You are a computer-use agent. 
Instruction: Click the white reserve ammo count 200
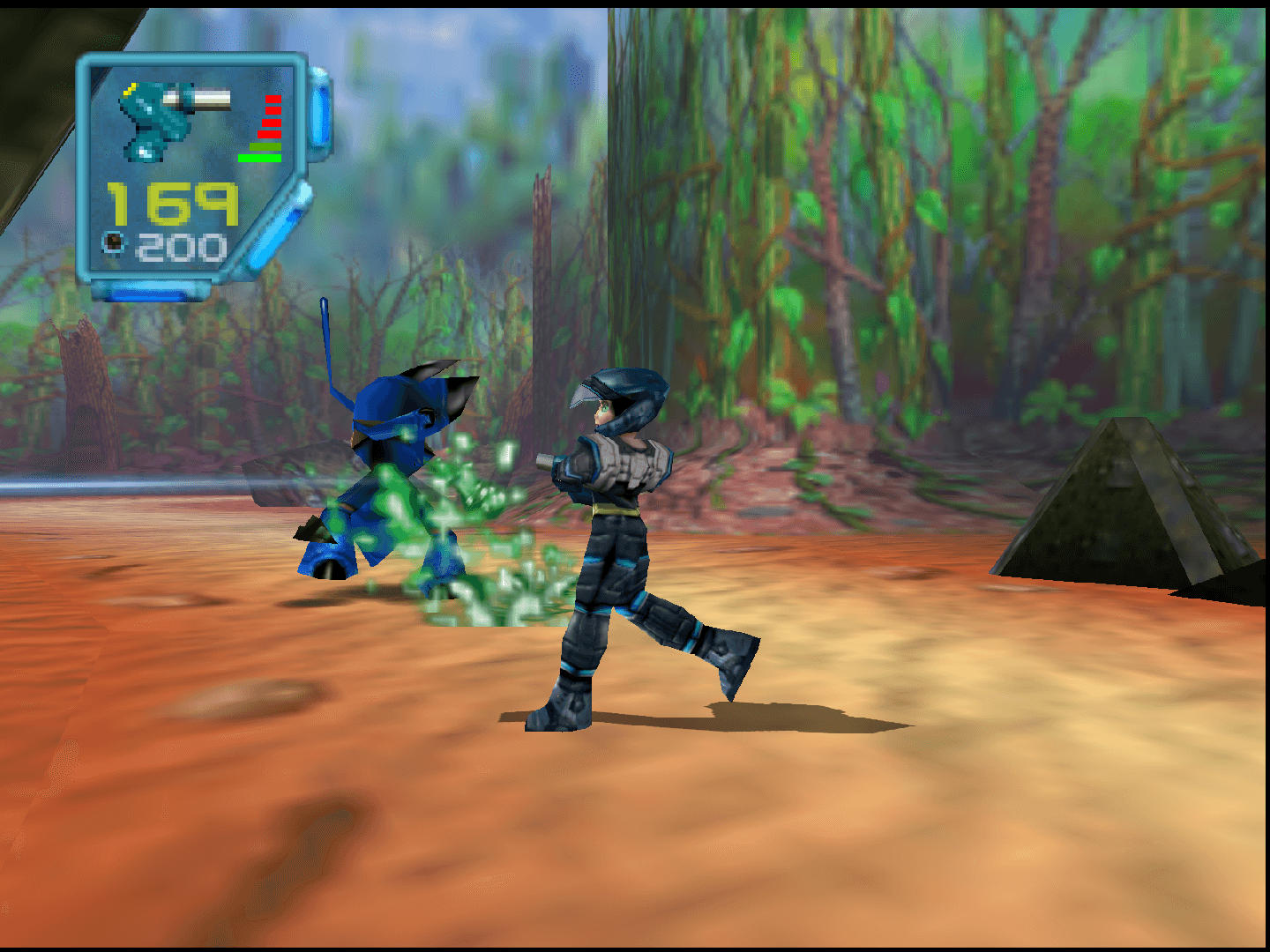click(x=183, y=246)
